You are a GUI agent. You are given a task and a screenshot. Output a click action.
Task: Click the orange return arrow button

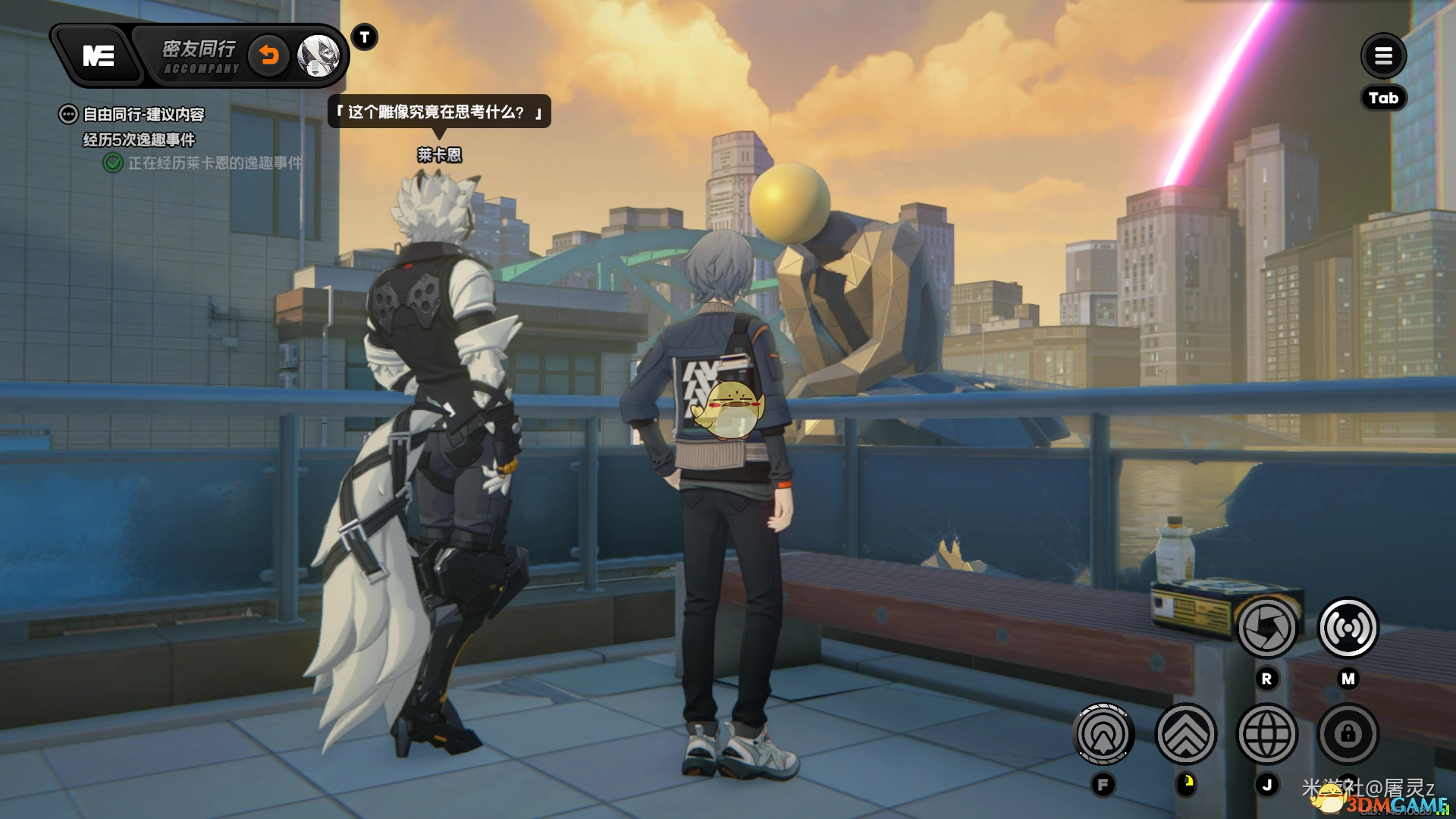coord(269,55)
